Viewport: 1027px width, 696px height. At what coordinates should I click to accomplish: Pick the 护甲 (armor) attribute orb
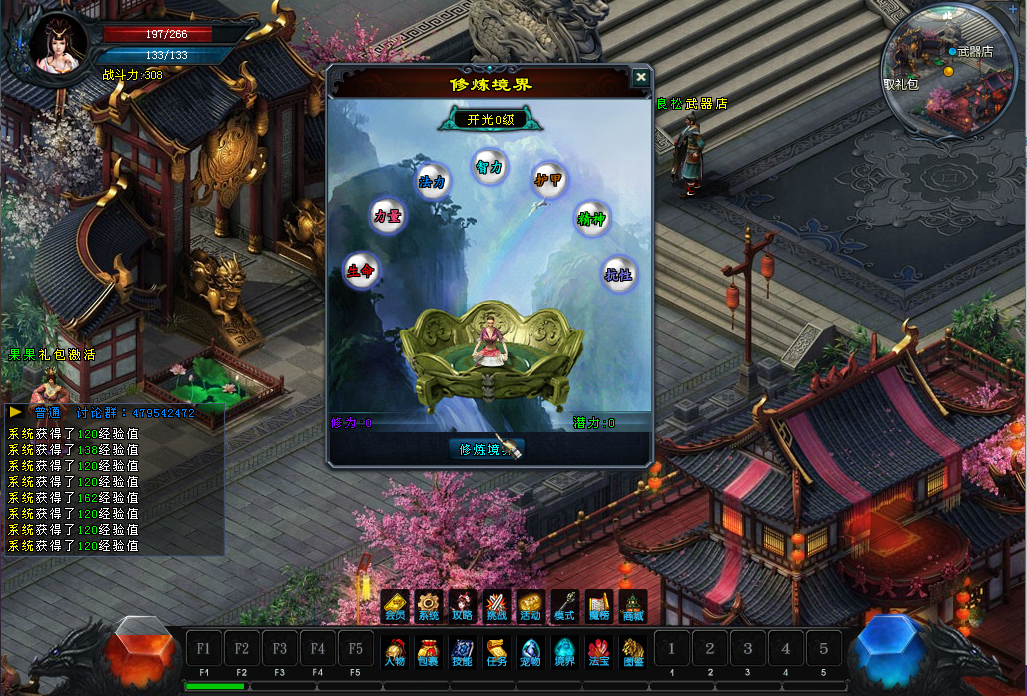(548, 180)
